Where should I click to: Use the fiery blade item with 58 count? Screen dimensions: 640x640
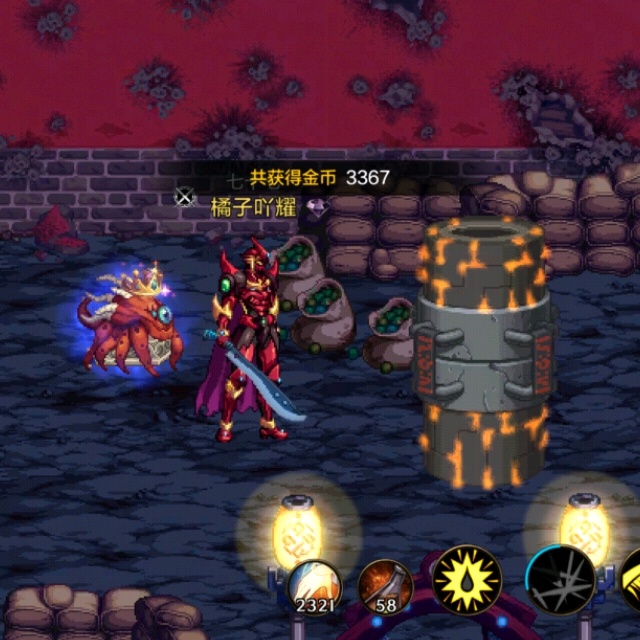point(385,585)
